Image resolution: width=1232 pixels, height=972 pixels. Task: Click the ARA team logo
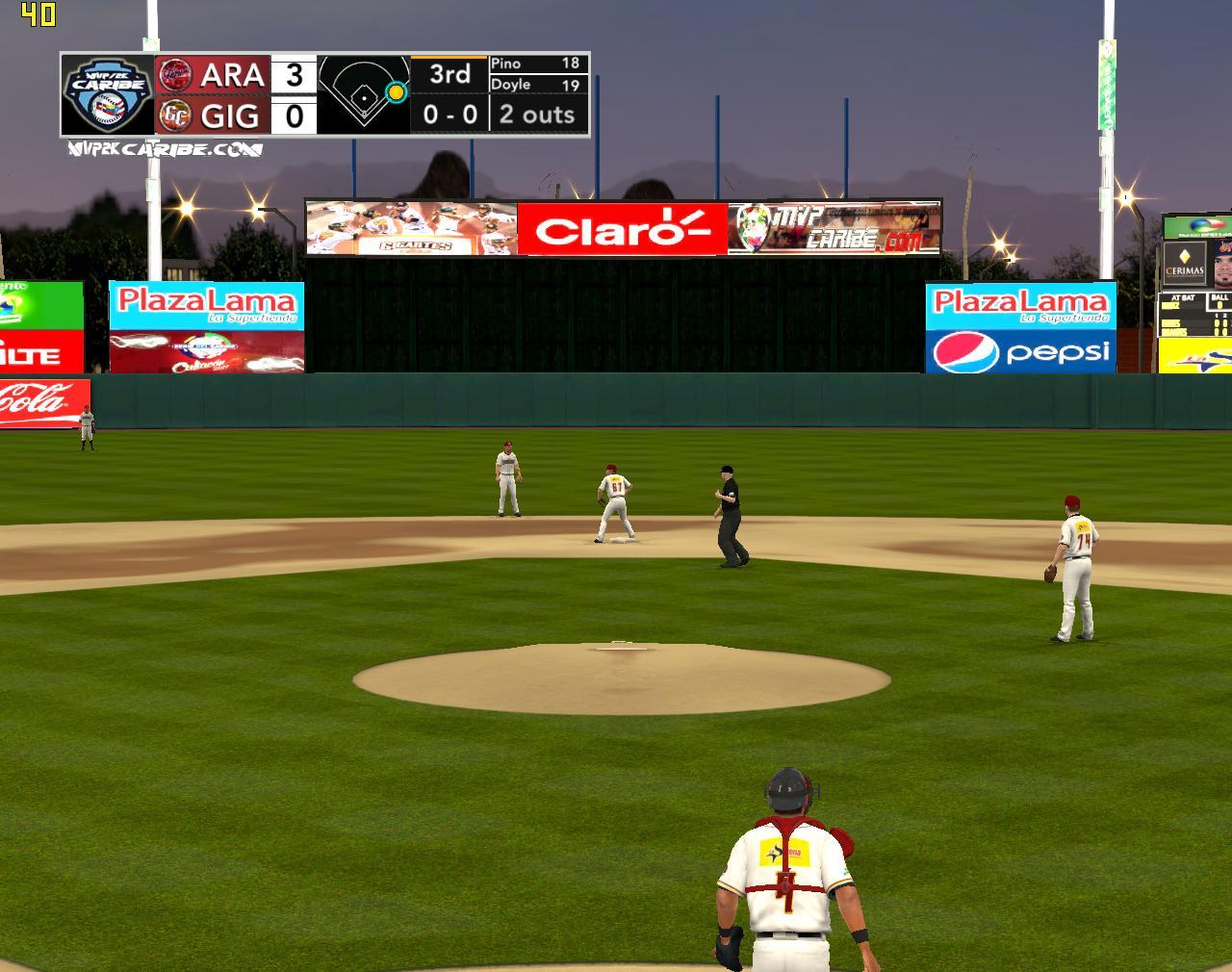pyautogui.click(x=174, y=74)
